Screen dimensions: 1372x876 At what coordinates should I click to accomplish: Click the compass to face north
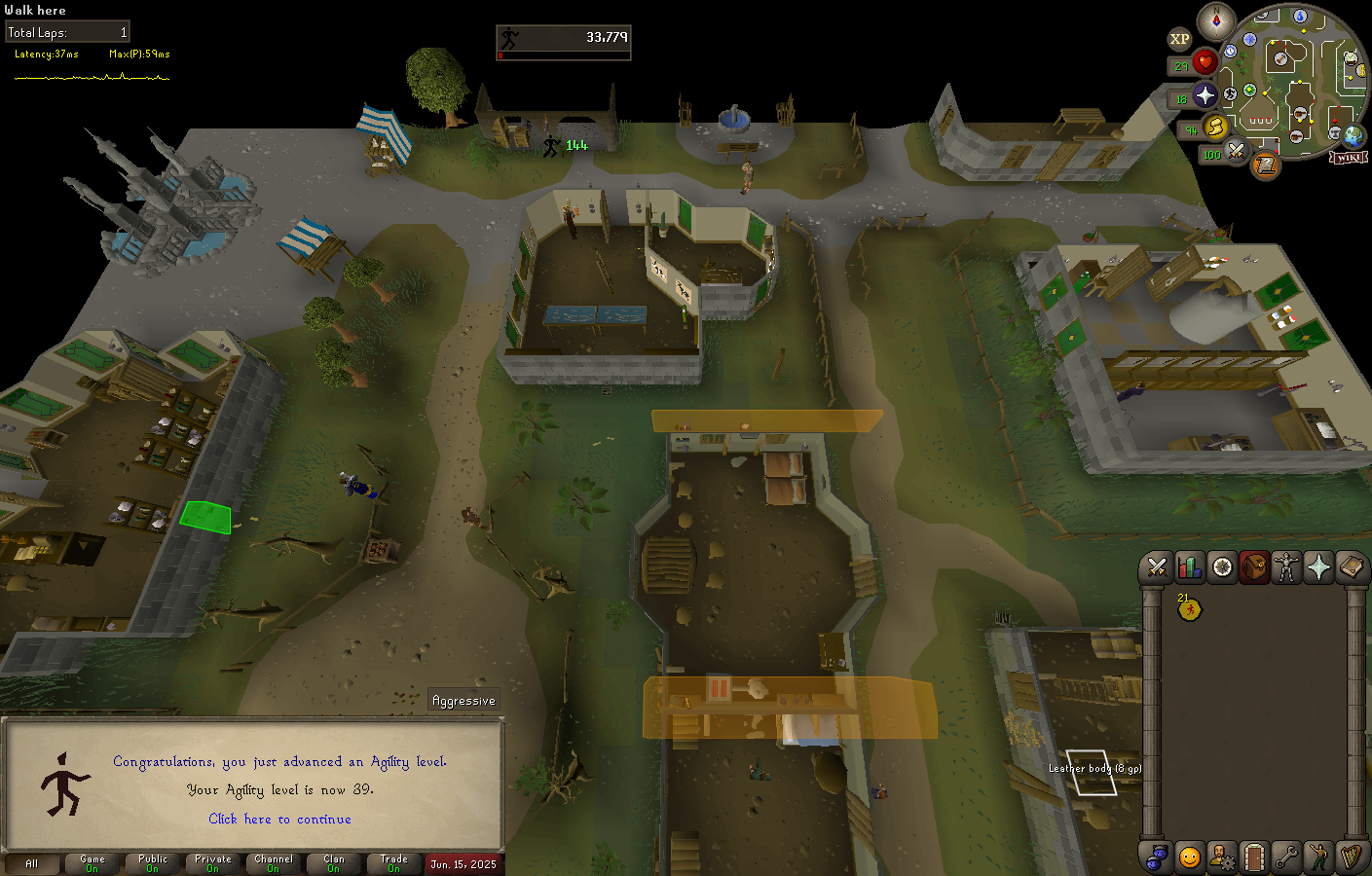click(1215, 20)
